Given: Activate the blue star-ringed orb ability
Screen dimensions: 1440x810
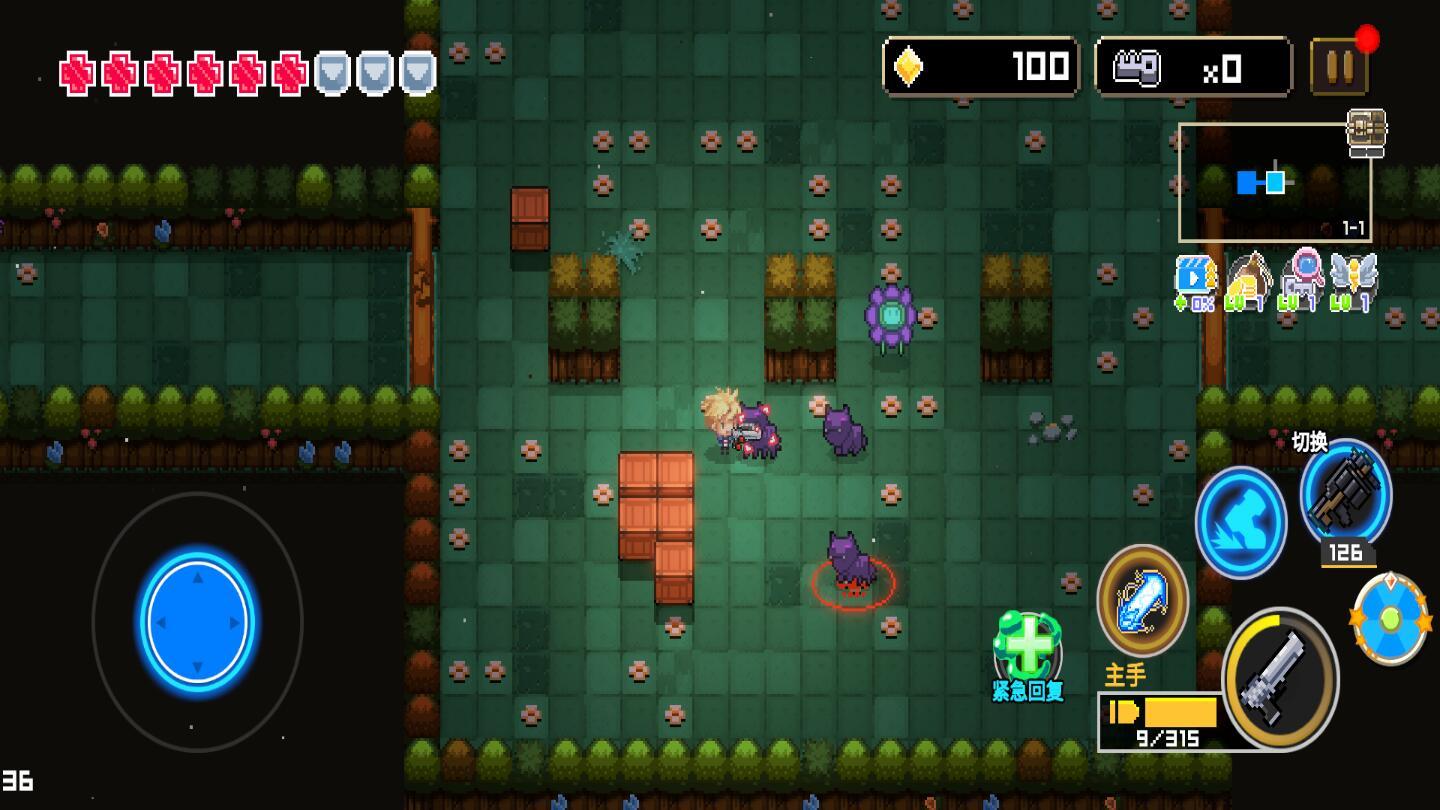Looking at the screenshot, I should click(1390, 619).
